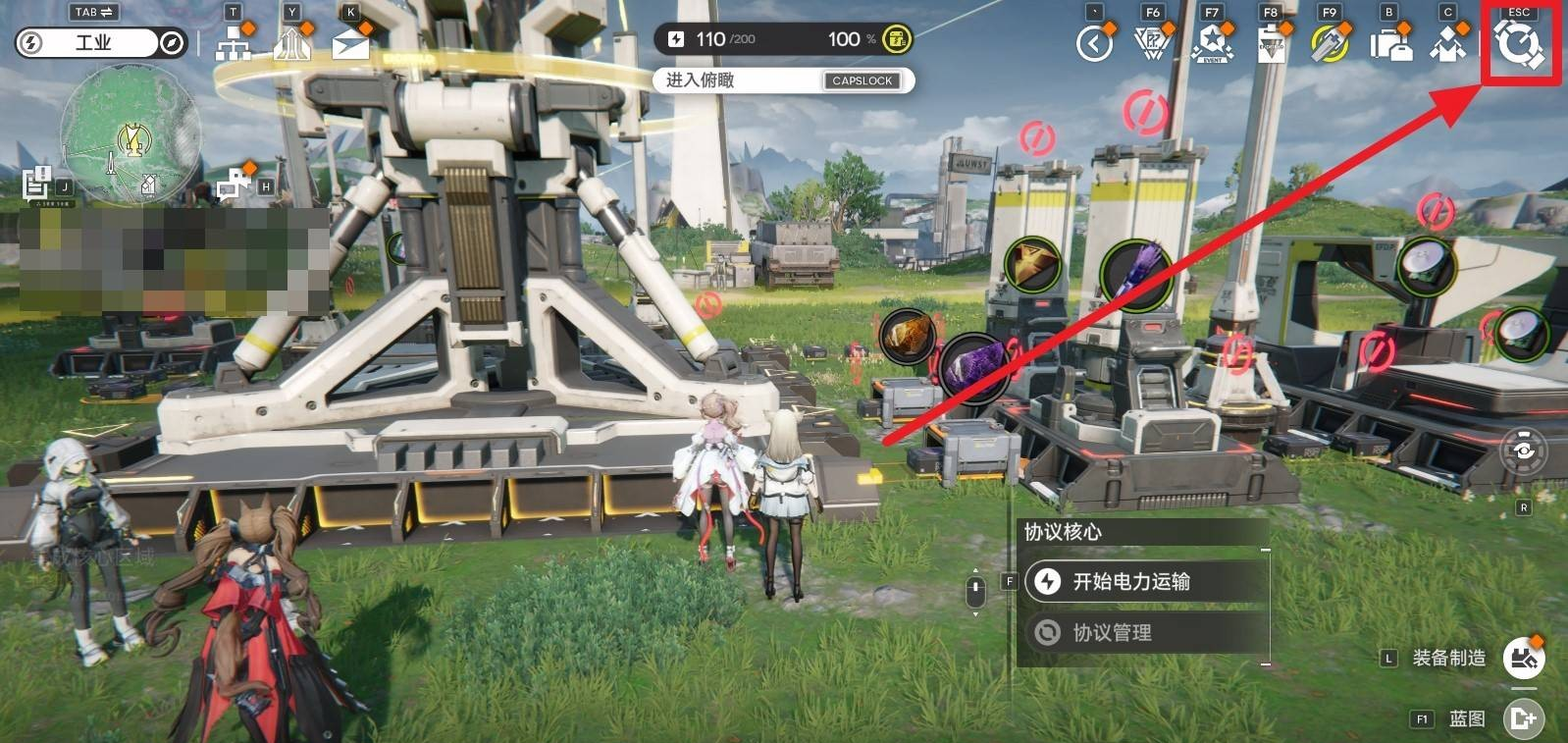Open the star EVENT icon
Viewport: 1568px width, 743px height.
tap(1213, 44)
